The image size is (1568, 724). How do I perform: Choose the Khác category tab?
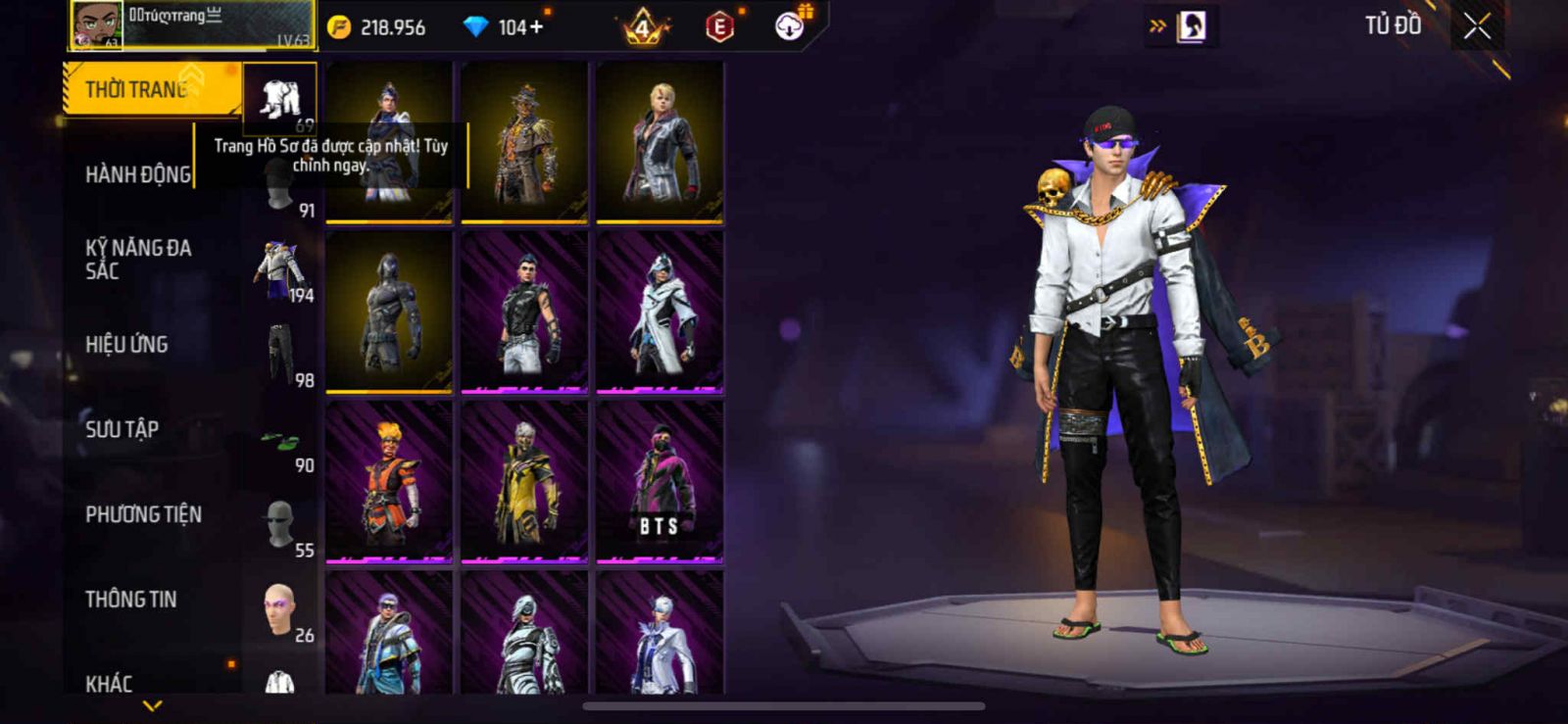click(x=109, y=683)
